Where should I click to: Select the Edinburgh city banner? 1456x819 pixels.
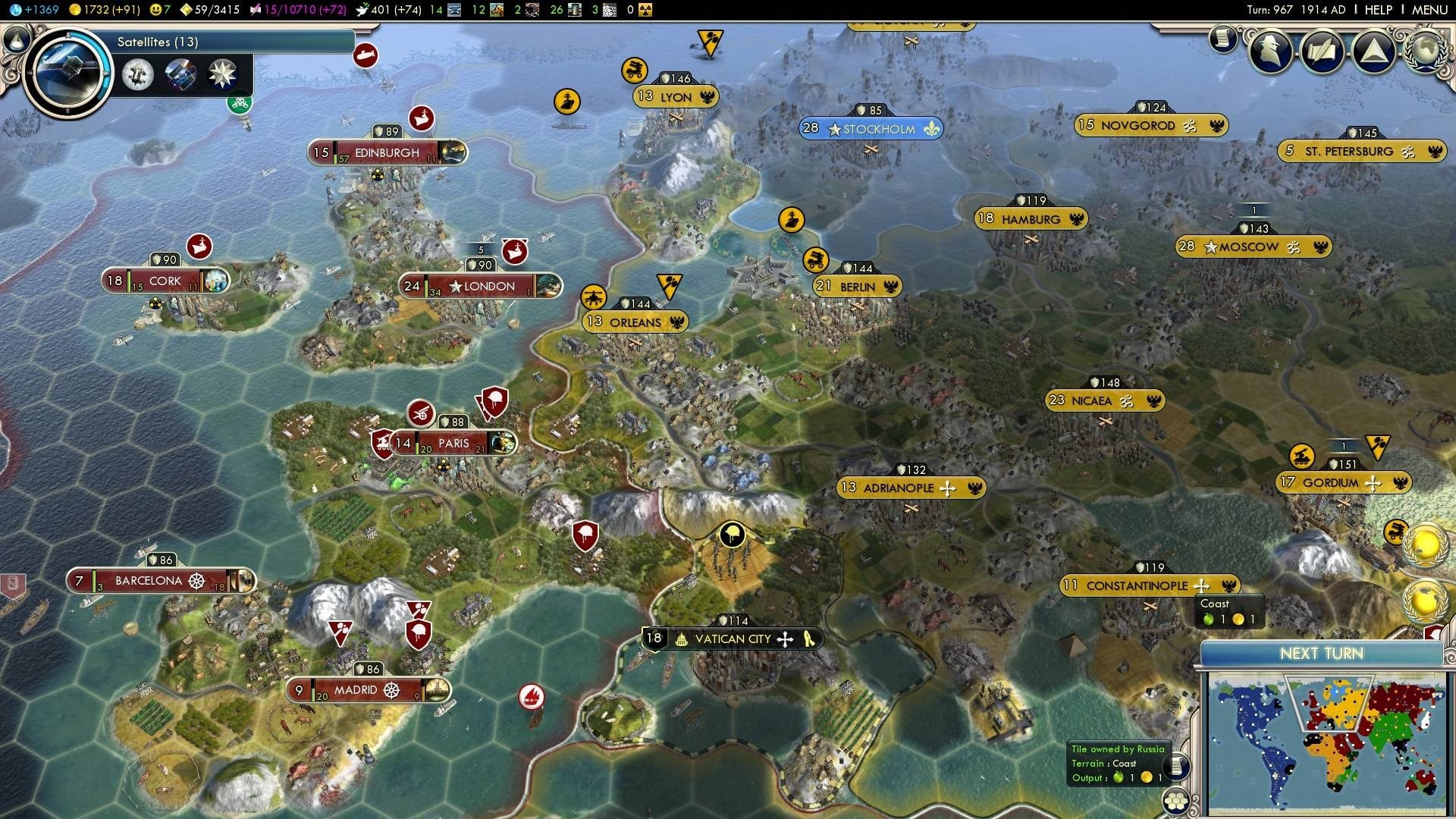(x=387, y=152)
